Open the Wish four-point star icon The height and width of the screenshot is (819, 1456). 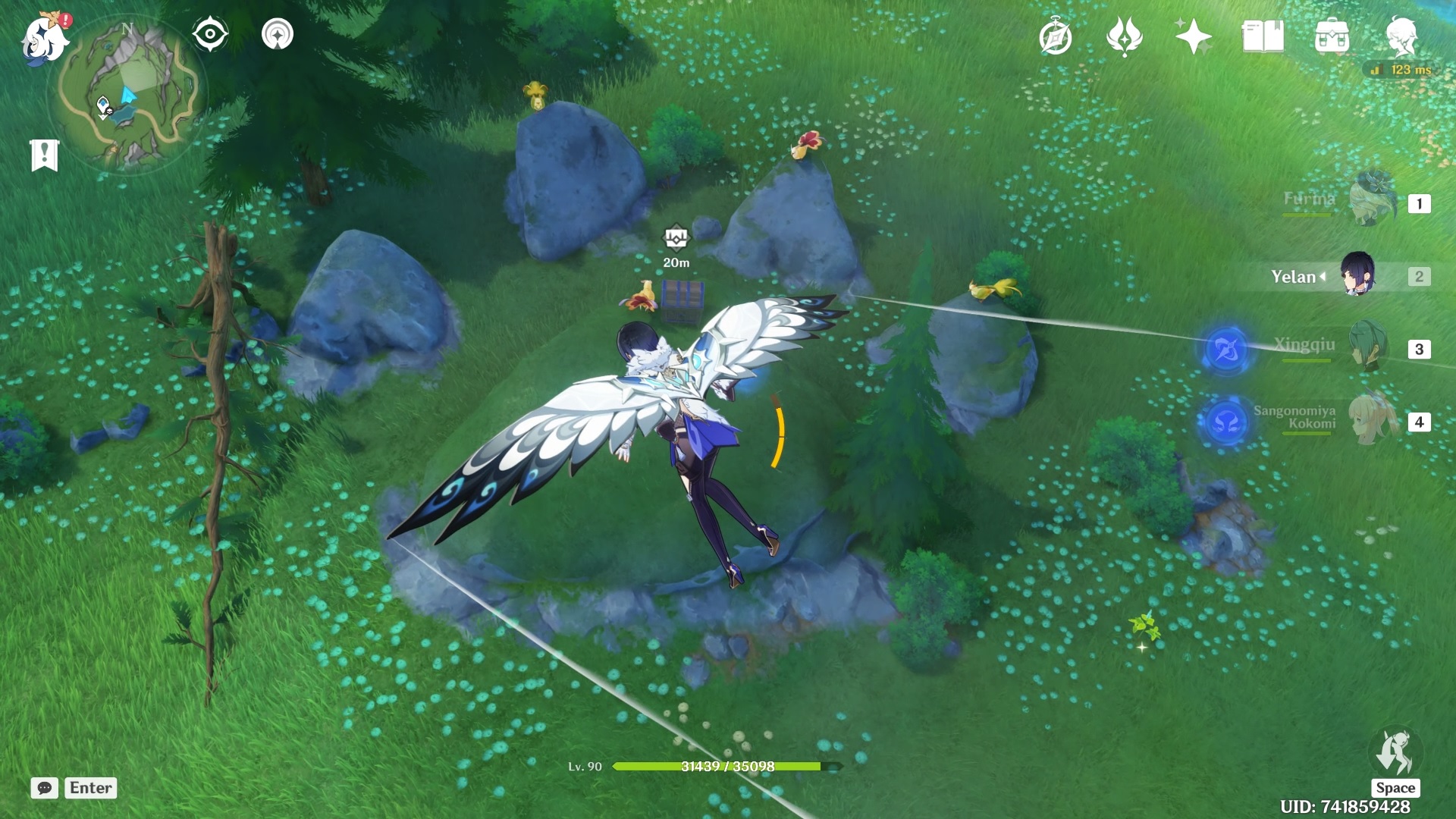pyautogui.click(x=1193, y=36)
